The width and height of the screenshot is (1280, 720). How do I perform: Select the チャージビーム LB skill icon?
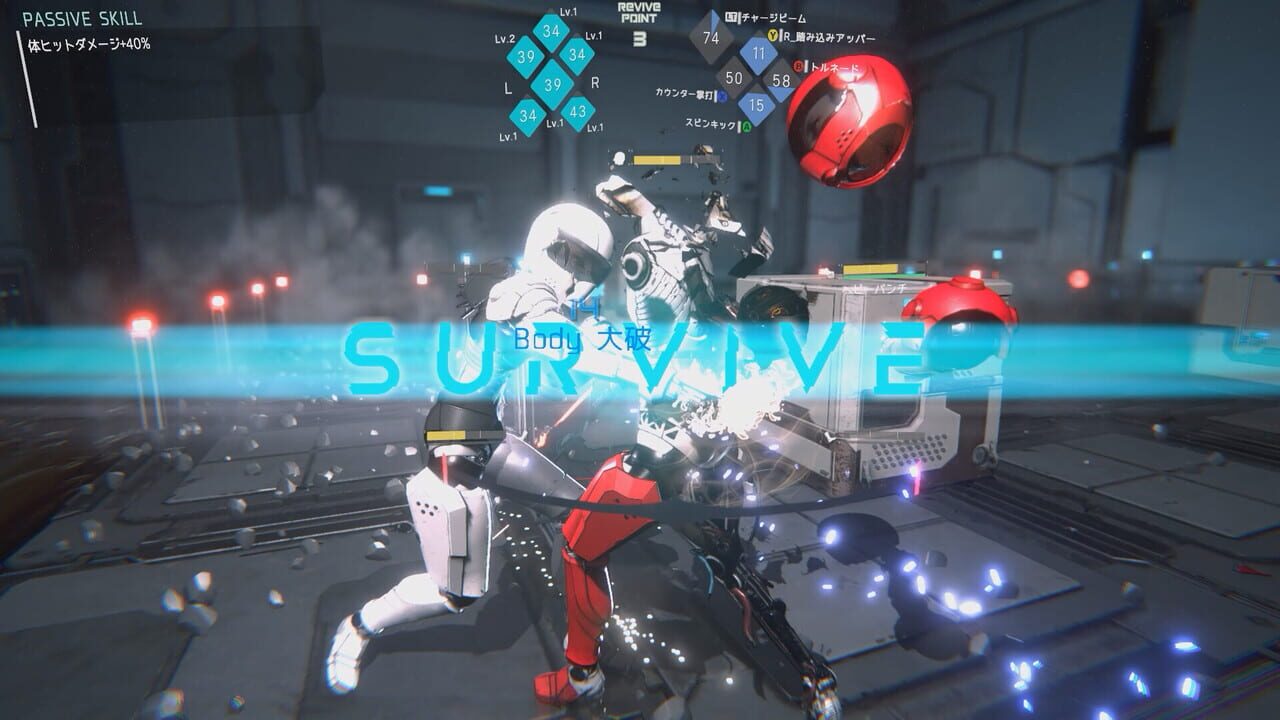pyautogui.click(x=729, y=16)
